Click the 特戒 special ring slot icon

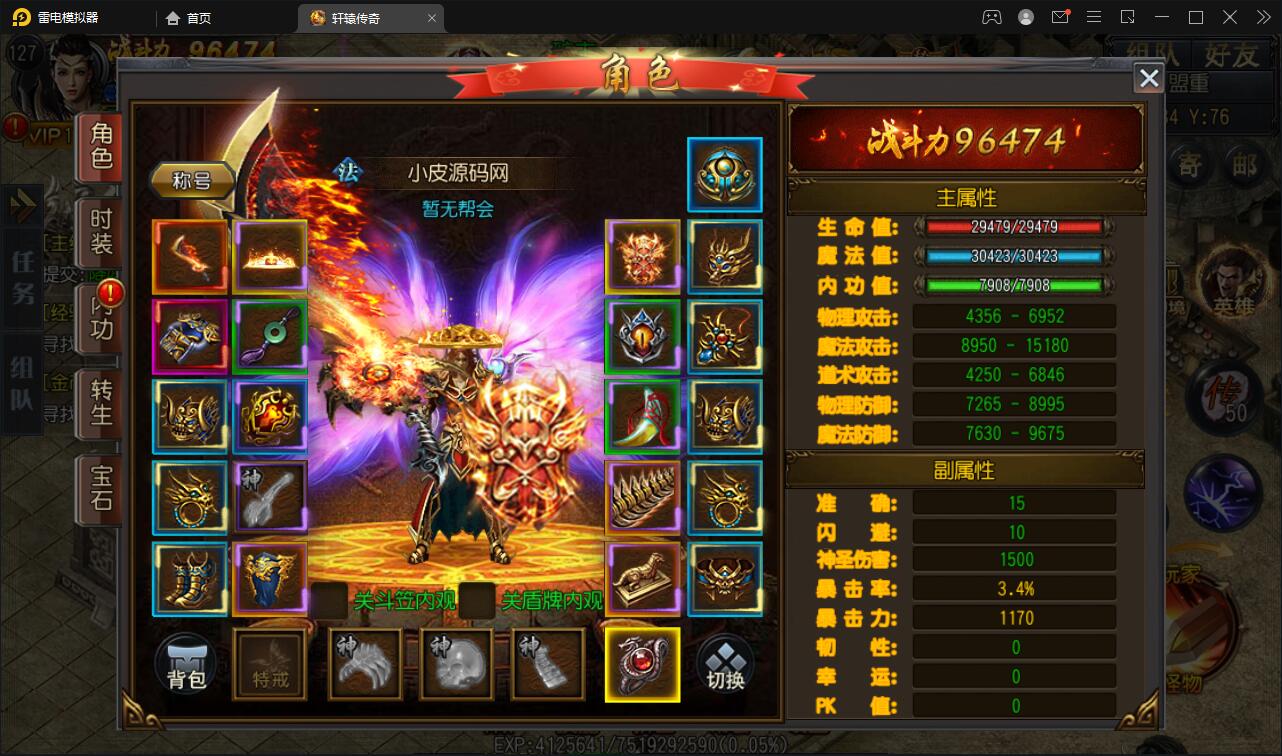[270, 663]
